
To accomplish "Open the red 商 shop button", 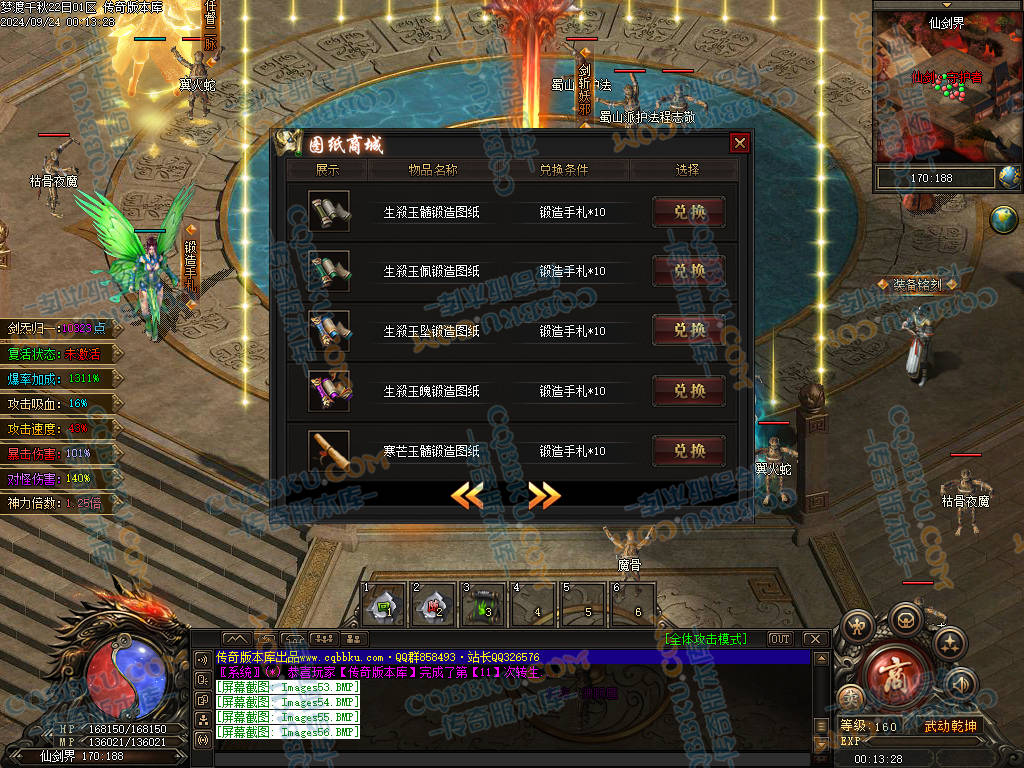I will (x=897, y=678).
